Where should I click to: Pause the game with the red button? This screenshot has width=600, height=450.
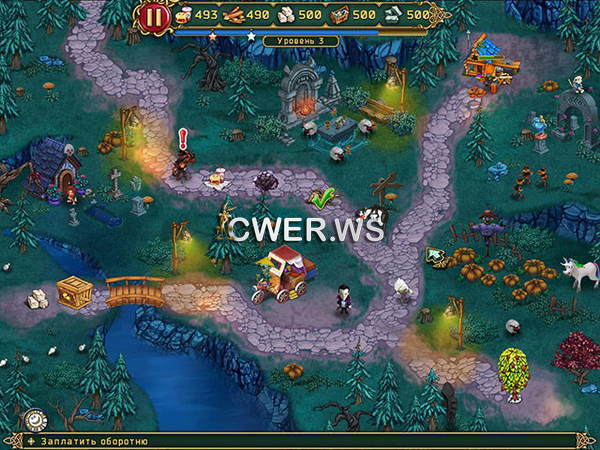154,17
